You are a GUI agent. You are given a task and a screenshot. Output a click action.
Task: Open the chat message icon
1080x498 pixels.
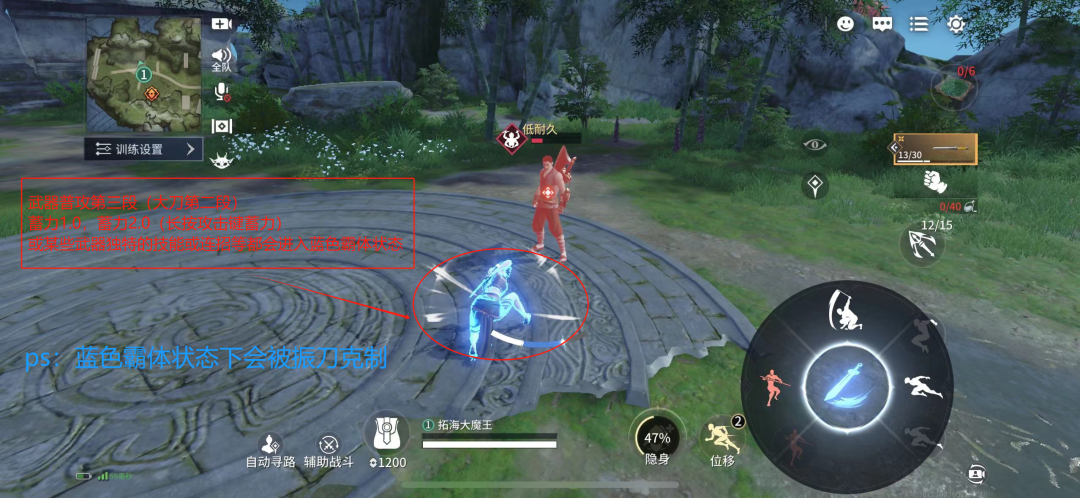click(881, 24)
